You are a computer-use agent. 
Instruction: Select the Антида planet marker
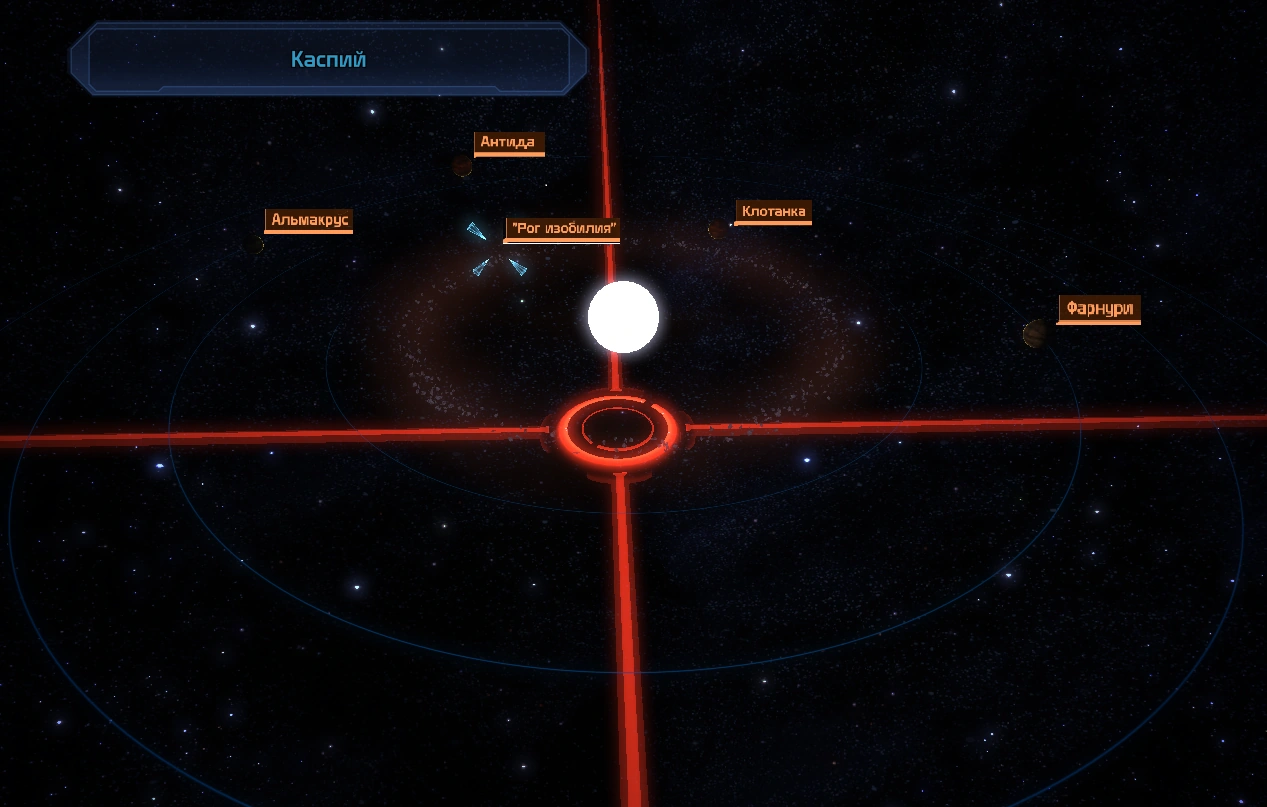tap(462, 166)
